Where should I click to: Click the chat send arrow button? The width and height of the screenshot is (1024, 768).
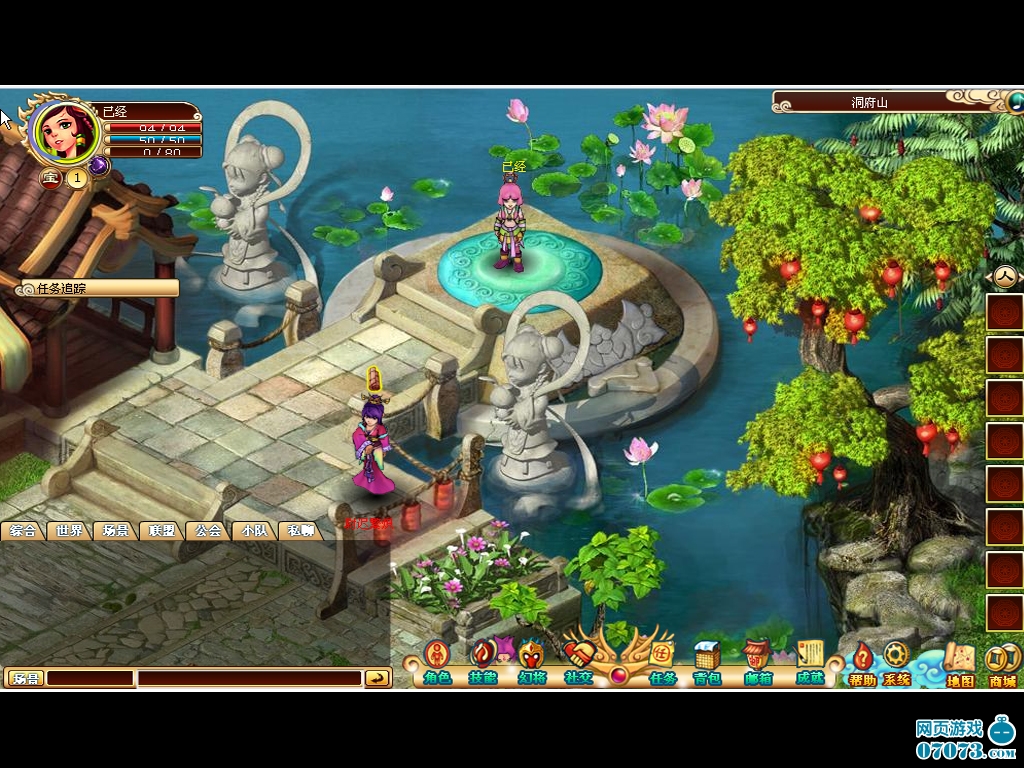377,678
